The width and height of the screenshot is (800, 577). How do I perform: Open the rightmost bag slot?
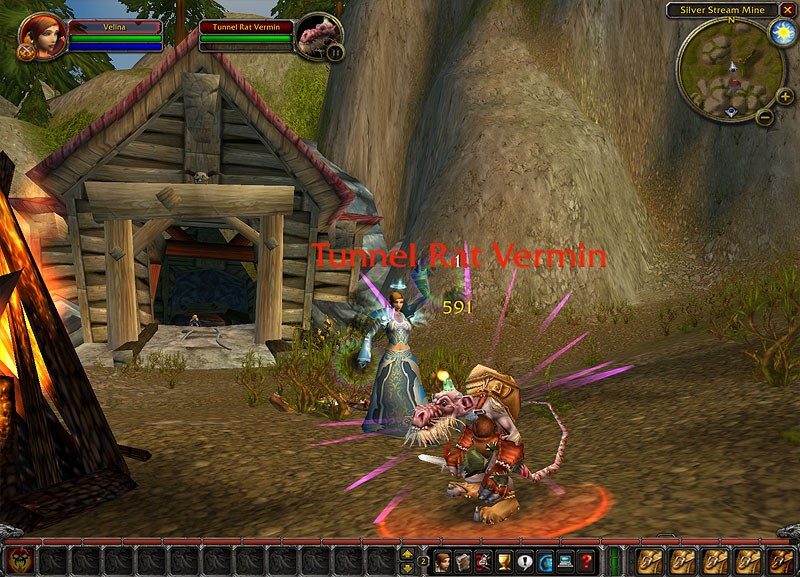[781, 560]
